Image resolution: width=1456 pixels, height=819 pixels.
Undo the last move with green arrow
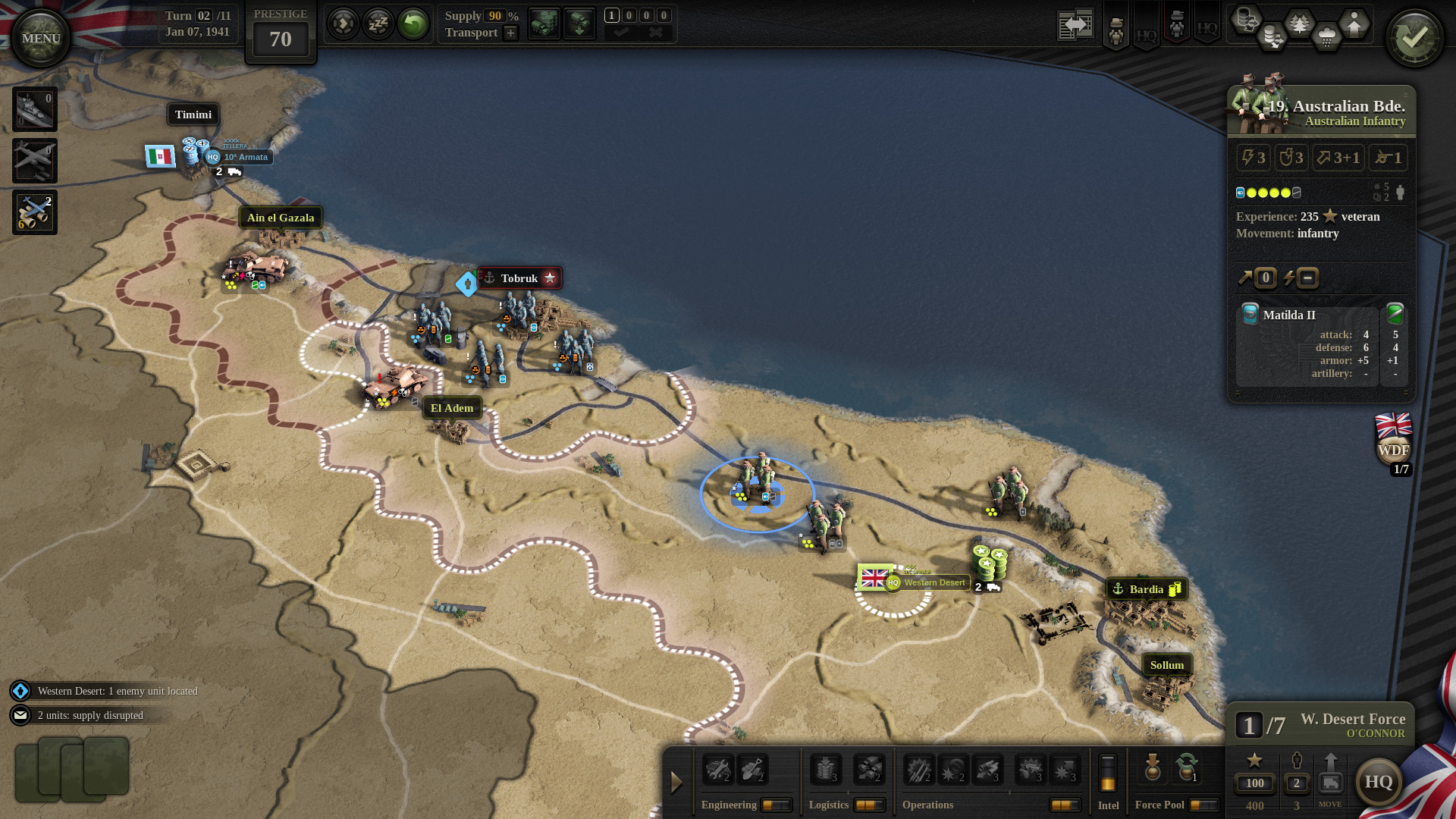click(x=413, y=24)
